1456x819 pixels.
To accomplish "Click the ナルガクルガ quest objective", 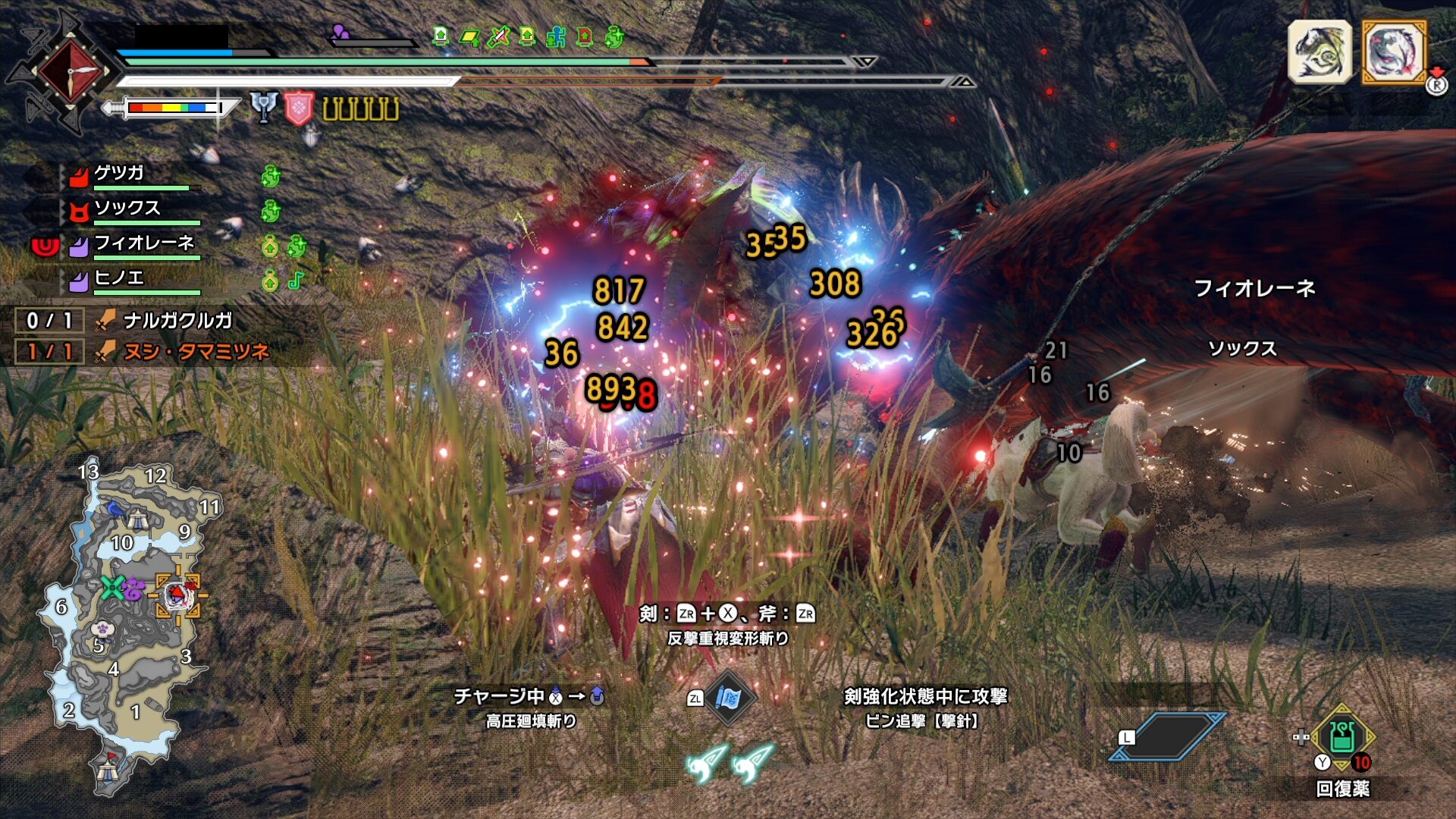I will (x=177, y=321).
